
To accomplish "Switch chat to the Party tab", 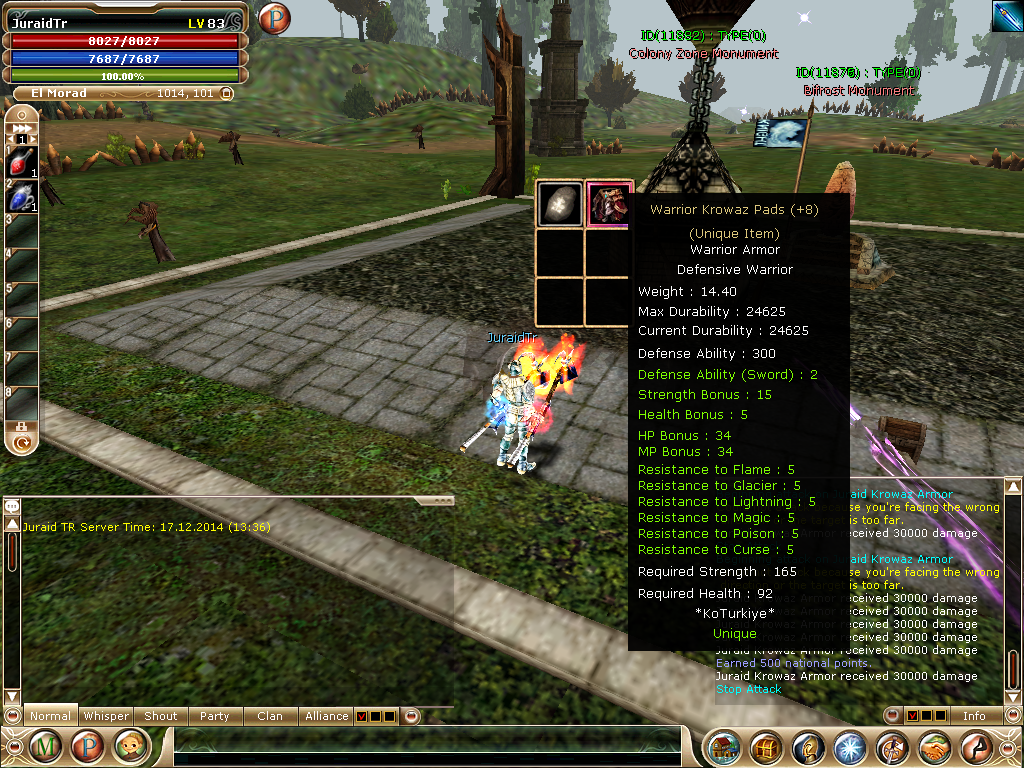I will point(214,716).
